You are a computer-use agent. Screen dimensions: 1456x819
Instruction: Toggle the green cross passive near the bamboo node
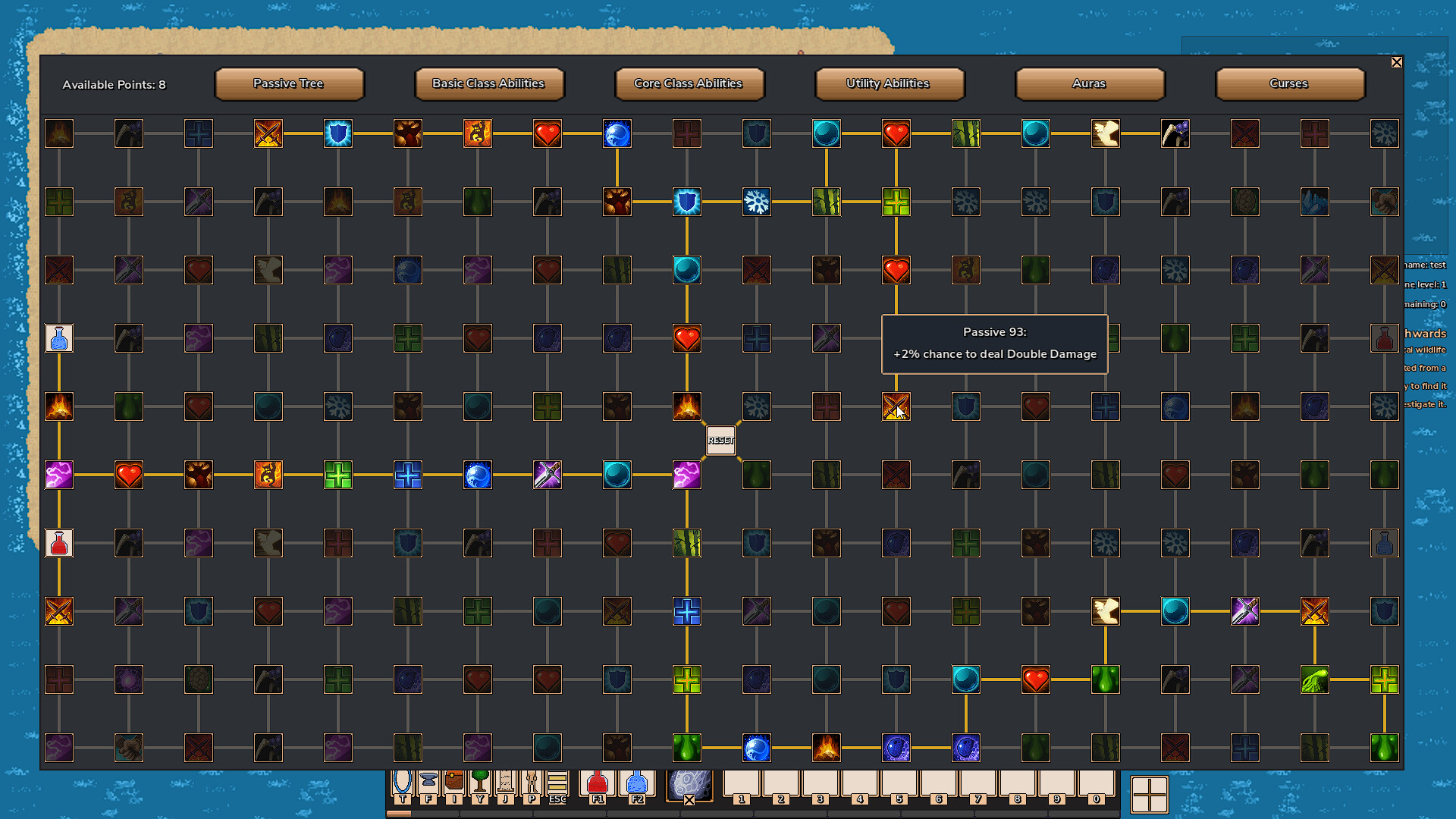pyautogui.click(x=897, y=202)
